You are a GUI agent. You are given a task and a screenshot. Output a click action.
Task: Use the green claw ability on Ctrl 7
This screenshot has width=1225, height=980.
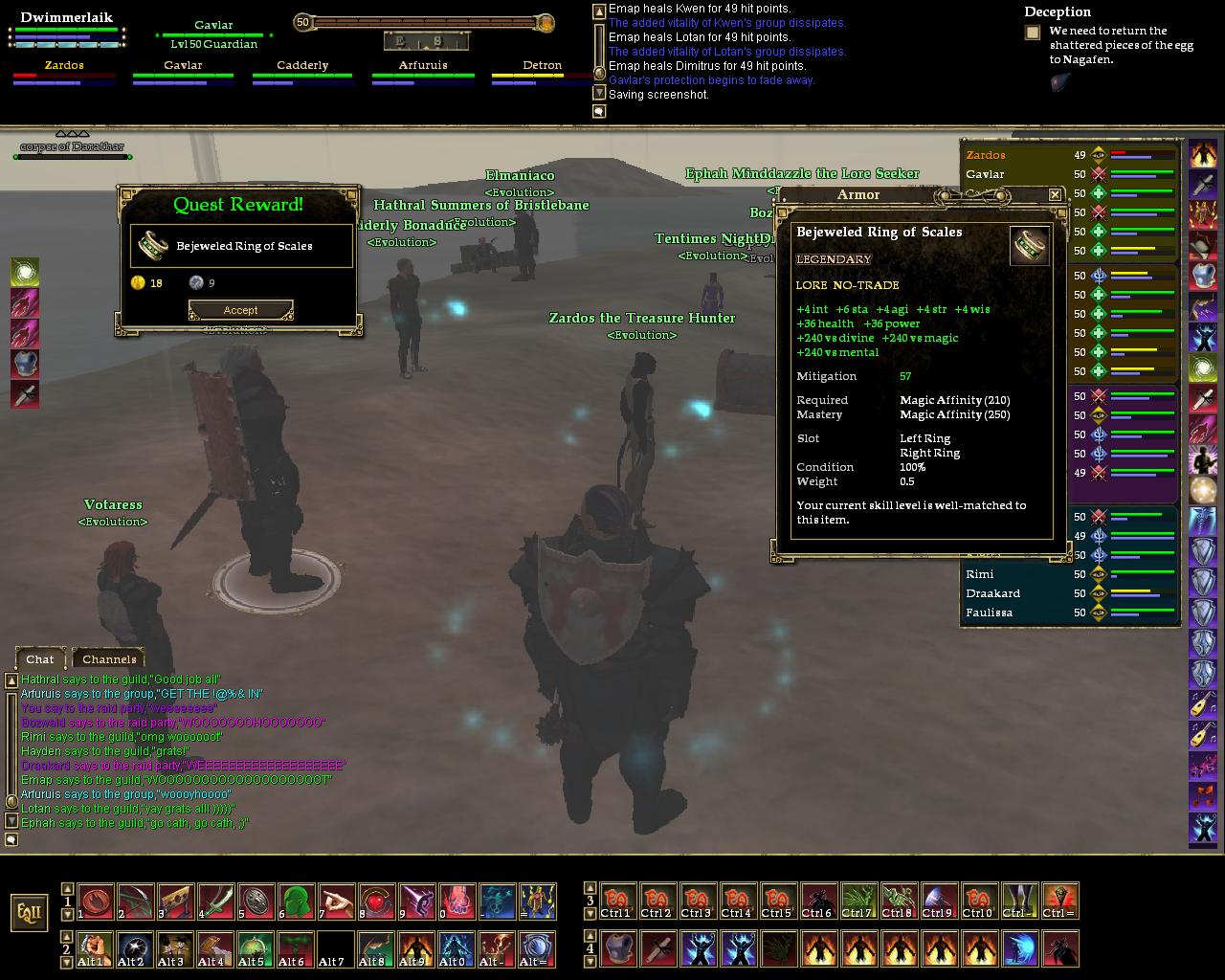pyautogui.click(x=859, y=902)
